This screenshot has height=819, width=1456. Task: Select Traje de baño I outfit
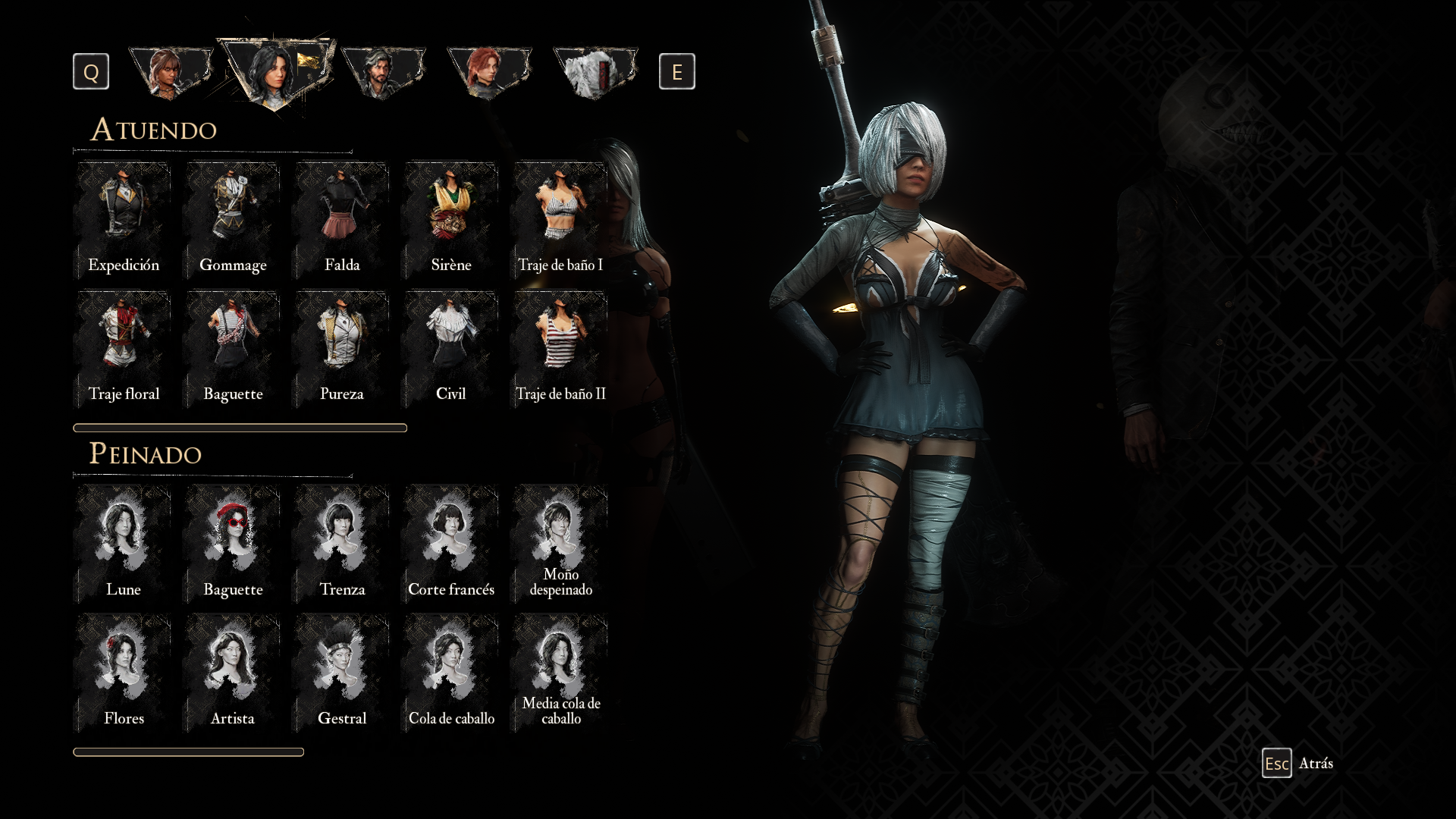(560, 220)
